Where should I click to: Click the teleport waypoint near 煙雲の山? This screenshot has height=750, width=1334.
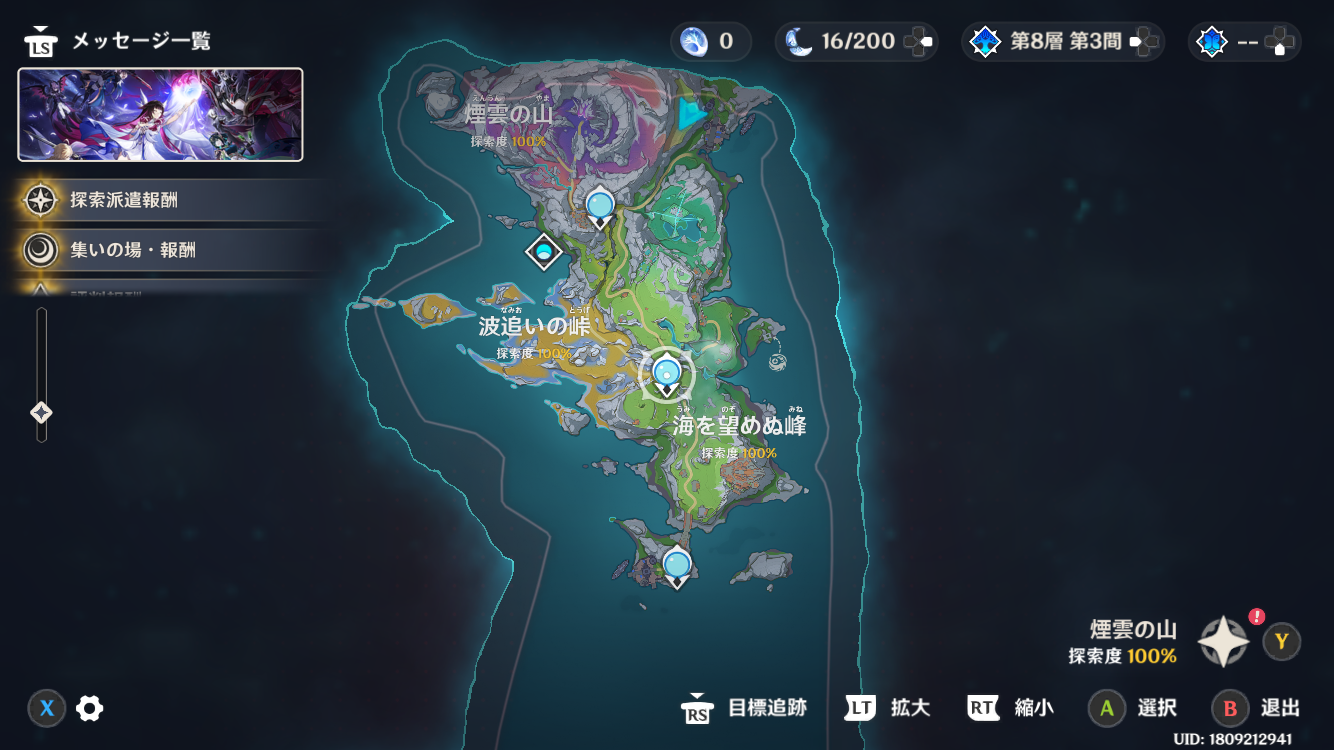coord(600,206)
